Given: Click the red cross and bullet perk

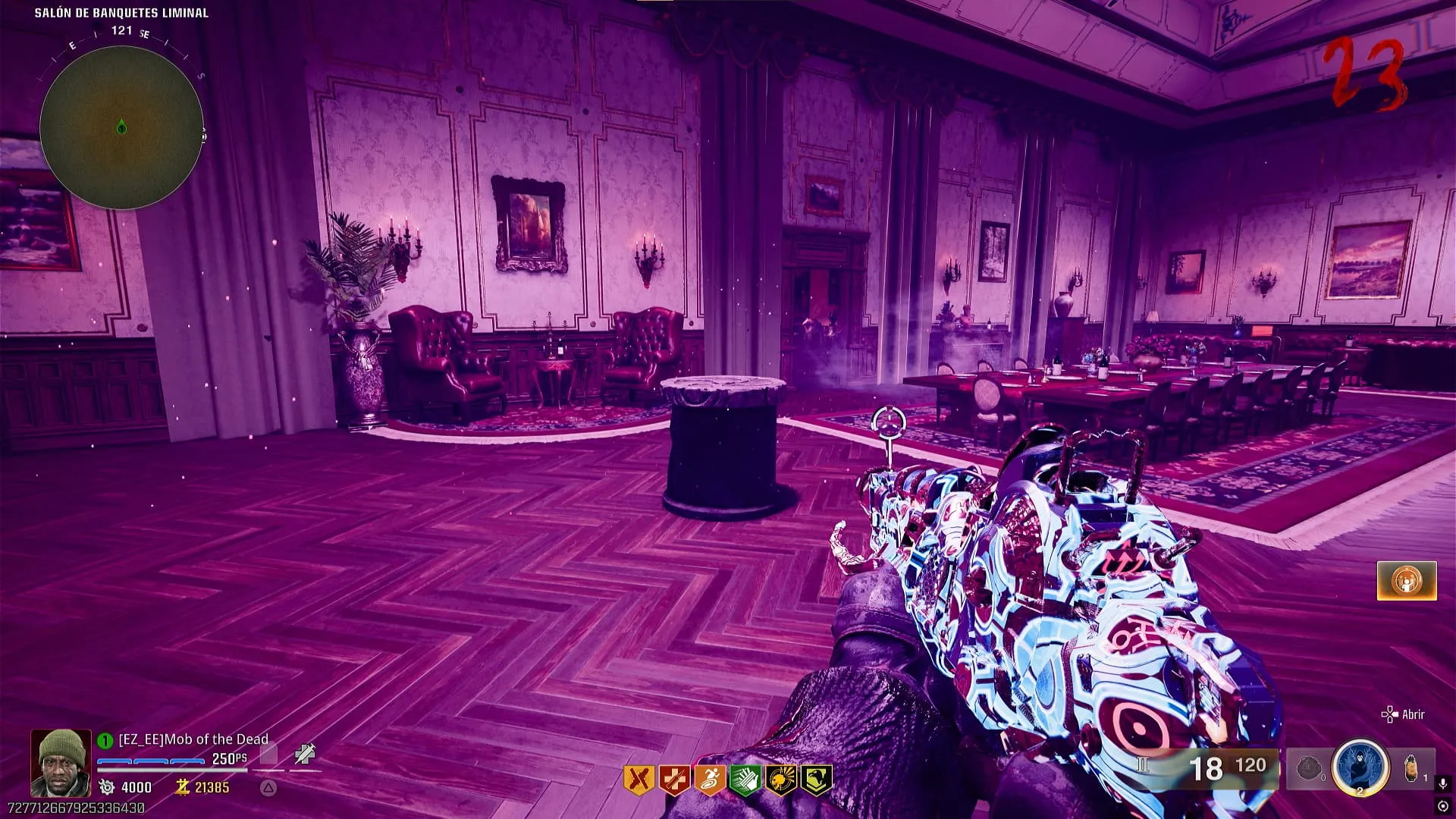Looking at the screenshot, I should coord(674,780).
